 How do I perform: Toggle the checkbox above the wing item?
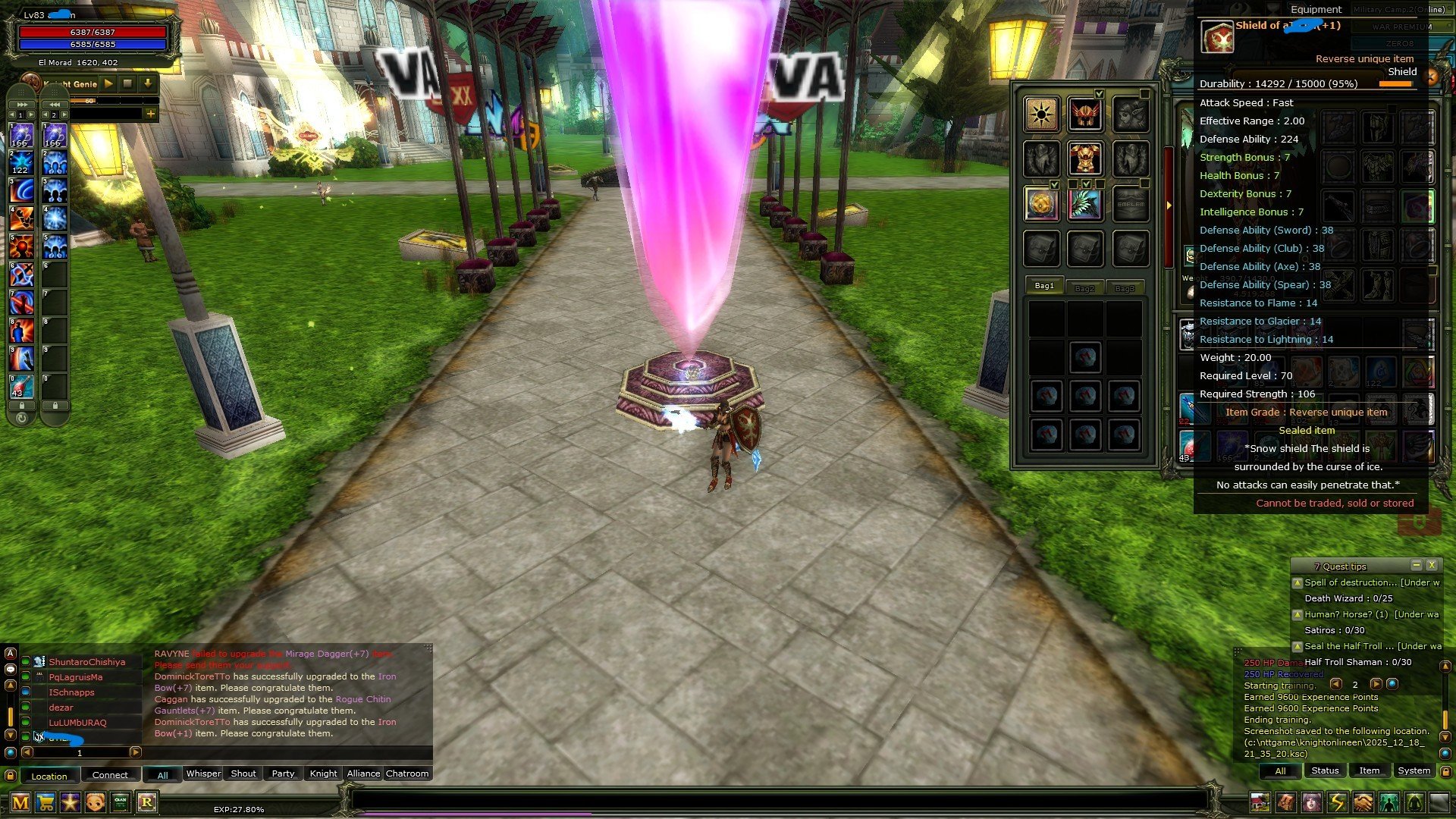[x=1087, y=184]
